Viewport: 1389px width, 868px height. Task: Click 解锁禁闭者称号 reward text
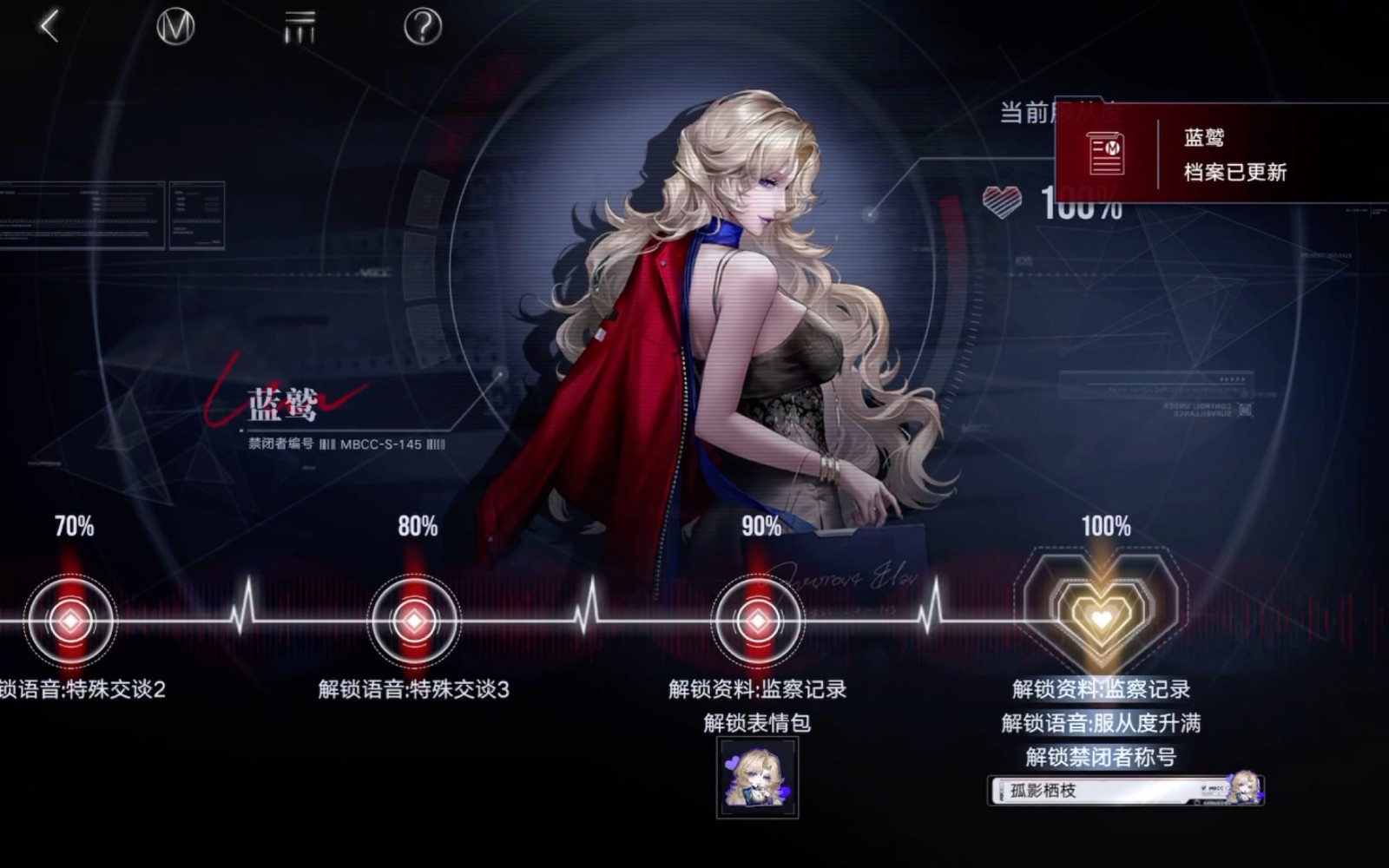pos(1100,754)
